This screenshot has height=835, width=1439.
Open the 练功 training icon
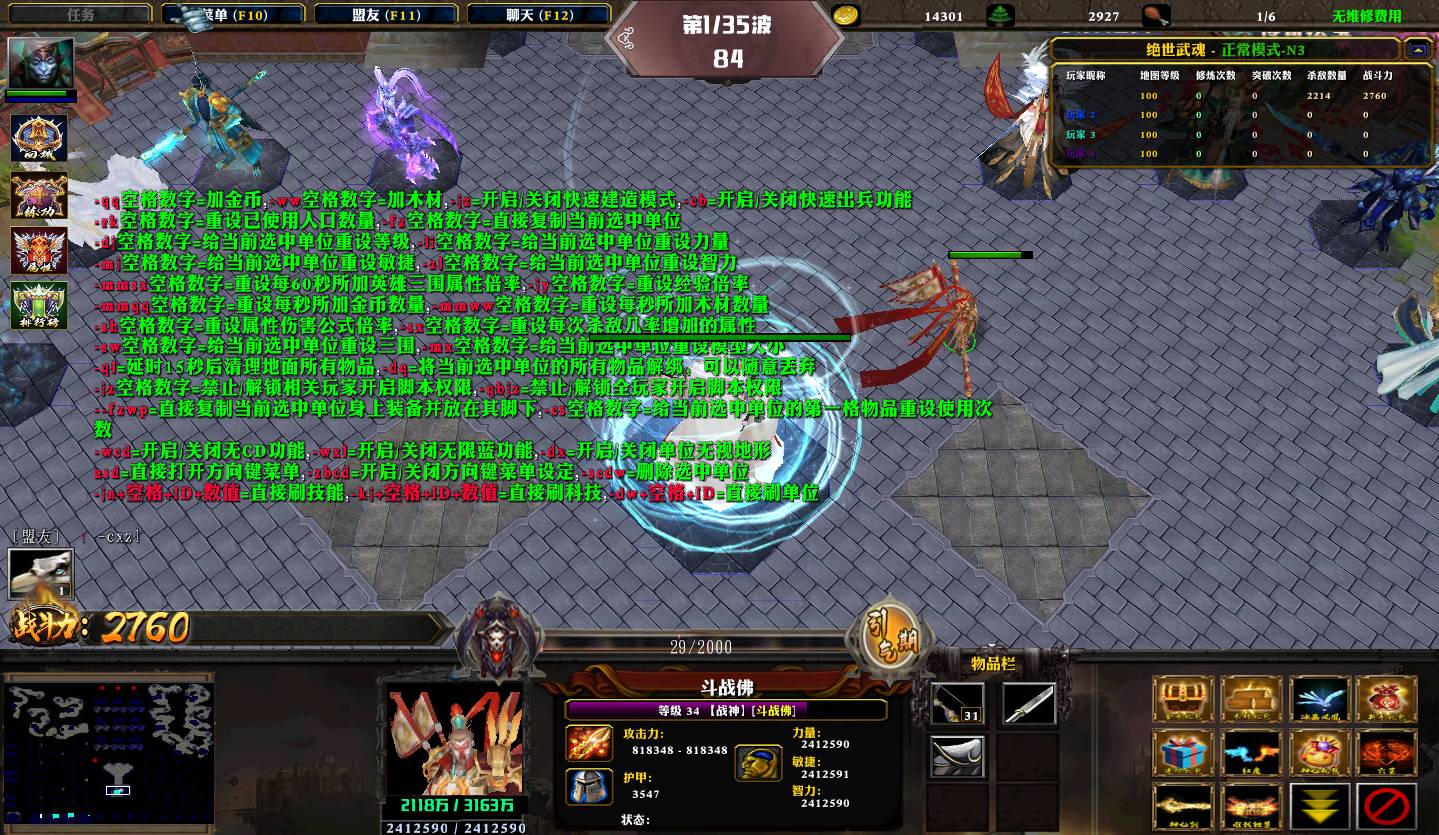[x=39, y=195]
